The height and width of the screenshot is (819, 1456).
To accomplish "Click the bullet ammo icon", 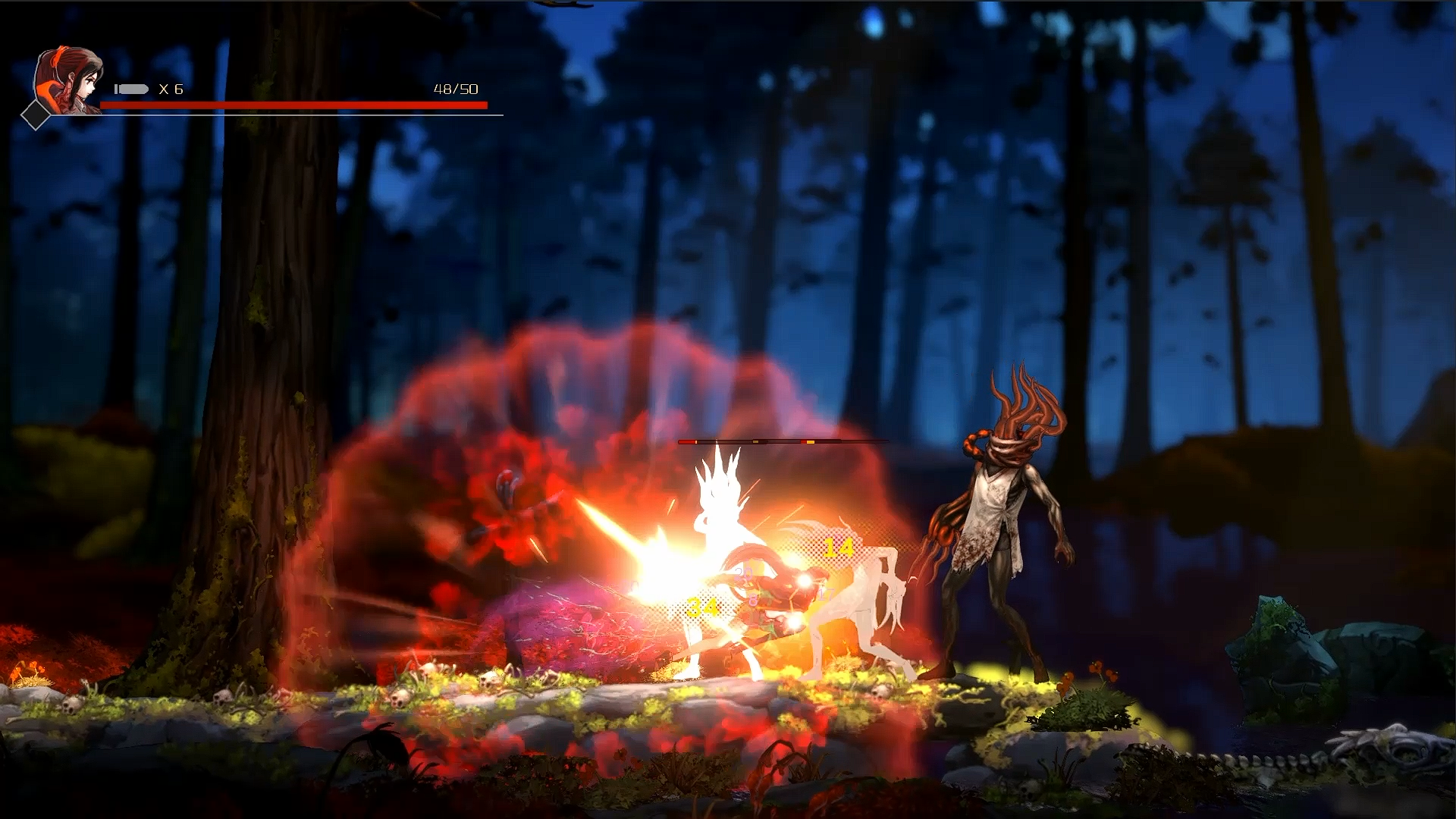I will tap(132, 89).
